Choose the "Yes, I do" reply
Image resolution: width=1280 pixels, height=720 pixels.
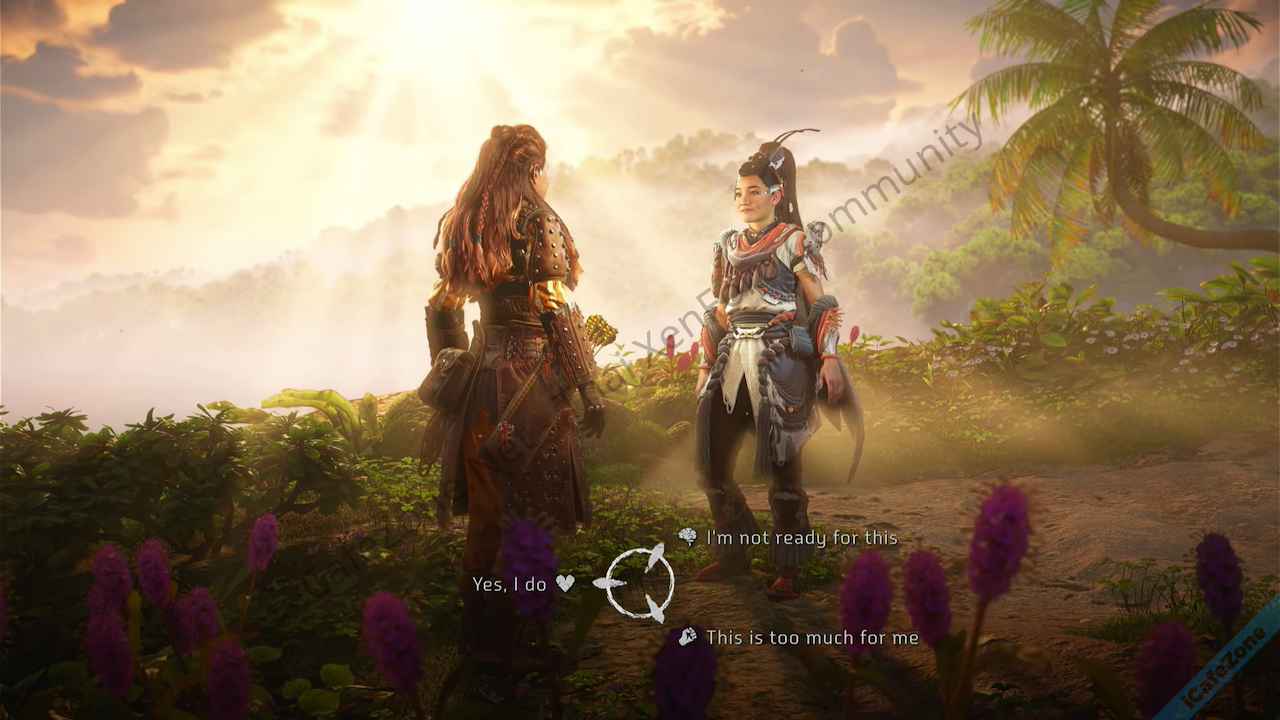[522, 584]
